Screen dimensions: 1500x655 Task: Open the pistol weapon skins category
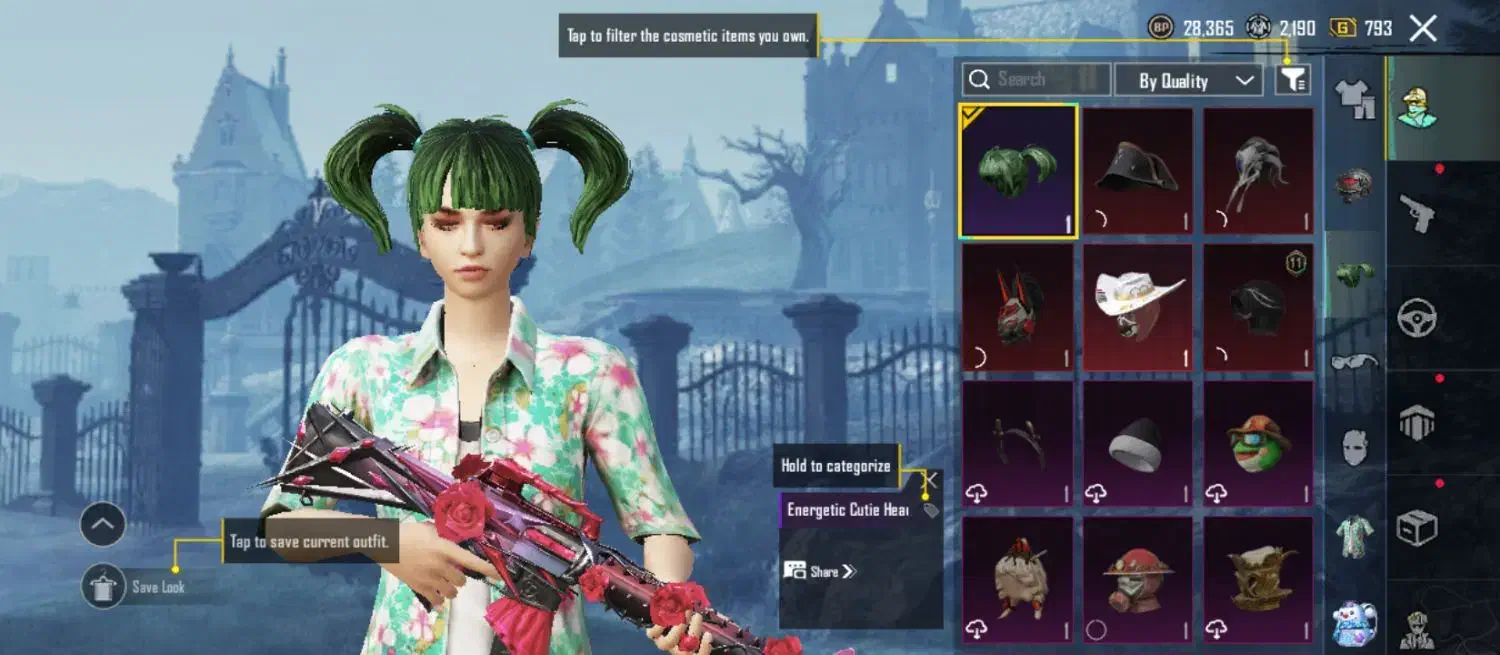pyautogui.click(x=1417, y=213)
